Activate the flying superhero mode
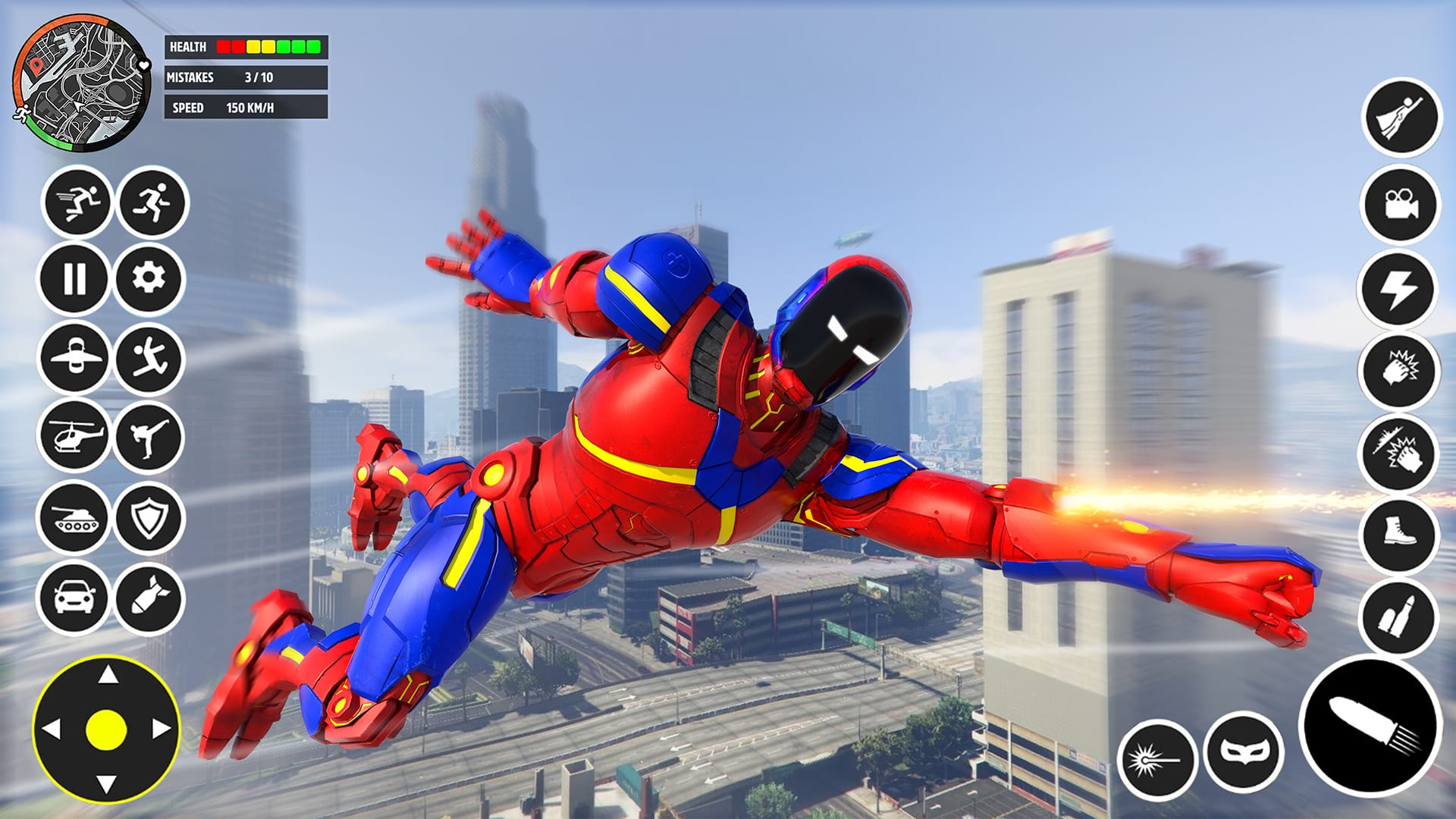This screenshot has height=819, width=1456. [x=1402, y=115]
